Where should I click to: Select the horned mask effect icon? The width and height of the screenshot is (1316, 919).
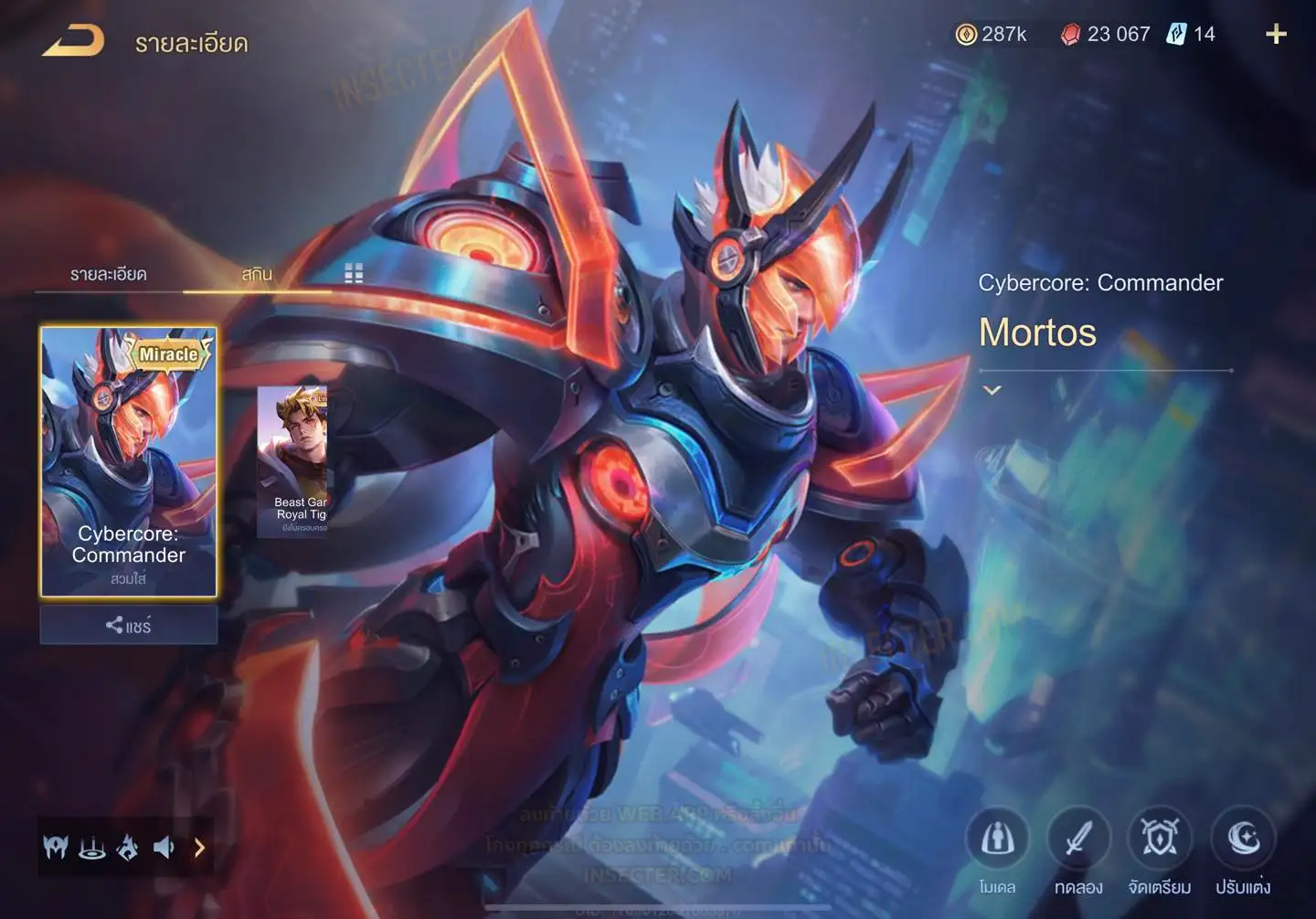[56, 849]
